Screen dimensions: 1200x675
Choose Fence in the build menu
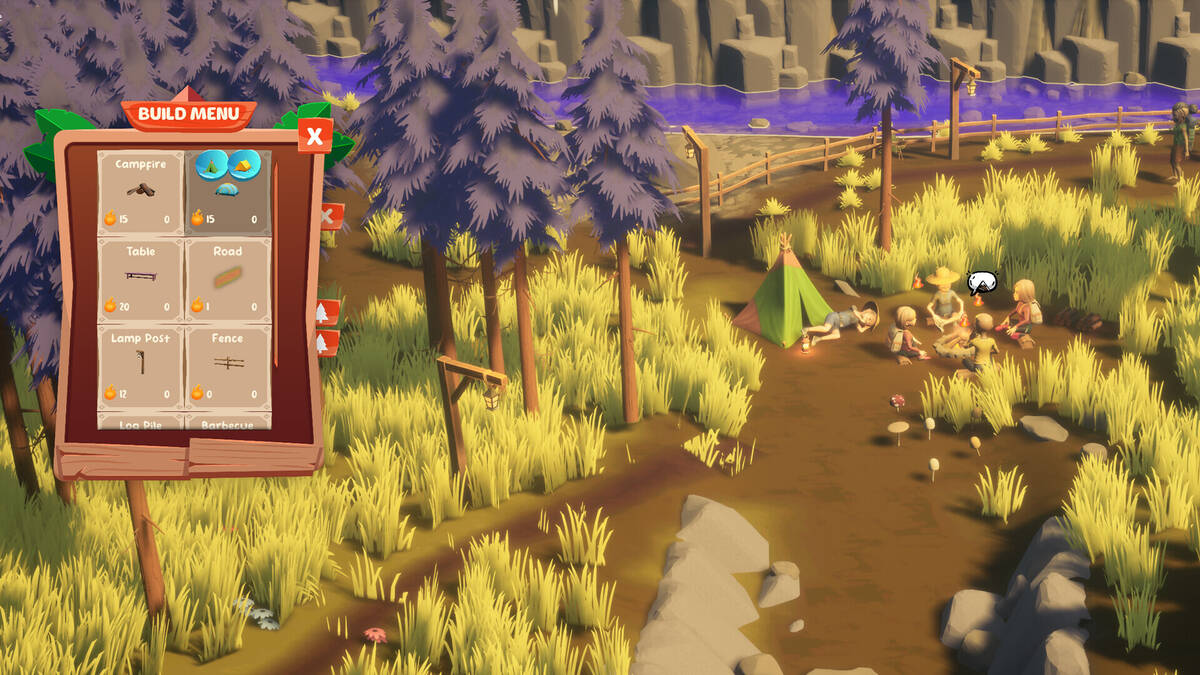[228, 366]
